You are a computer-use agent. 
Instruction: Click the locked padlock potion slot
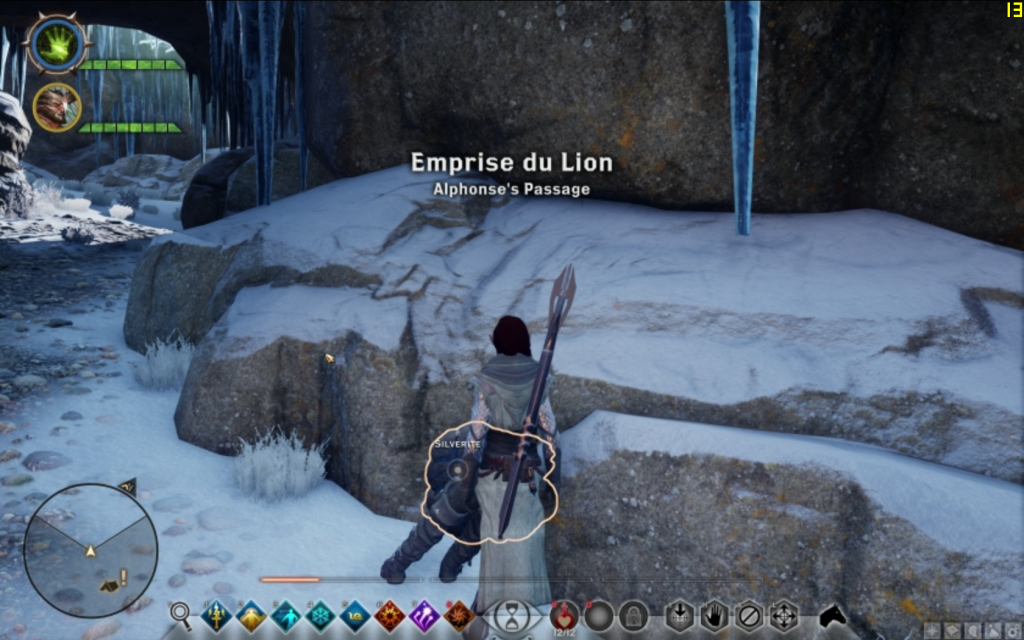point(632,614)
